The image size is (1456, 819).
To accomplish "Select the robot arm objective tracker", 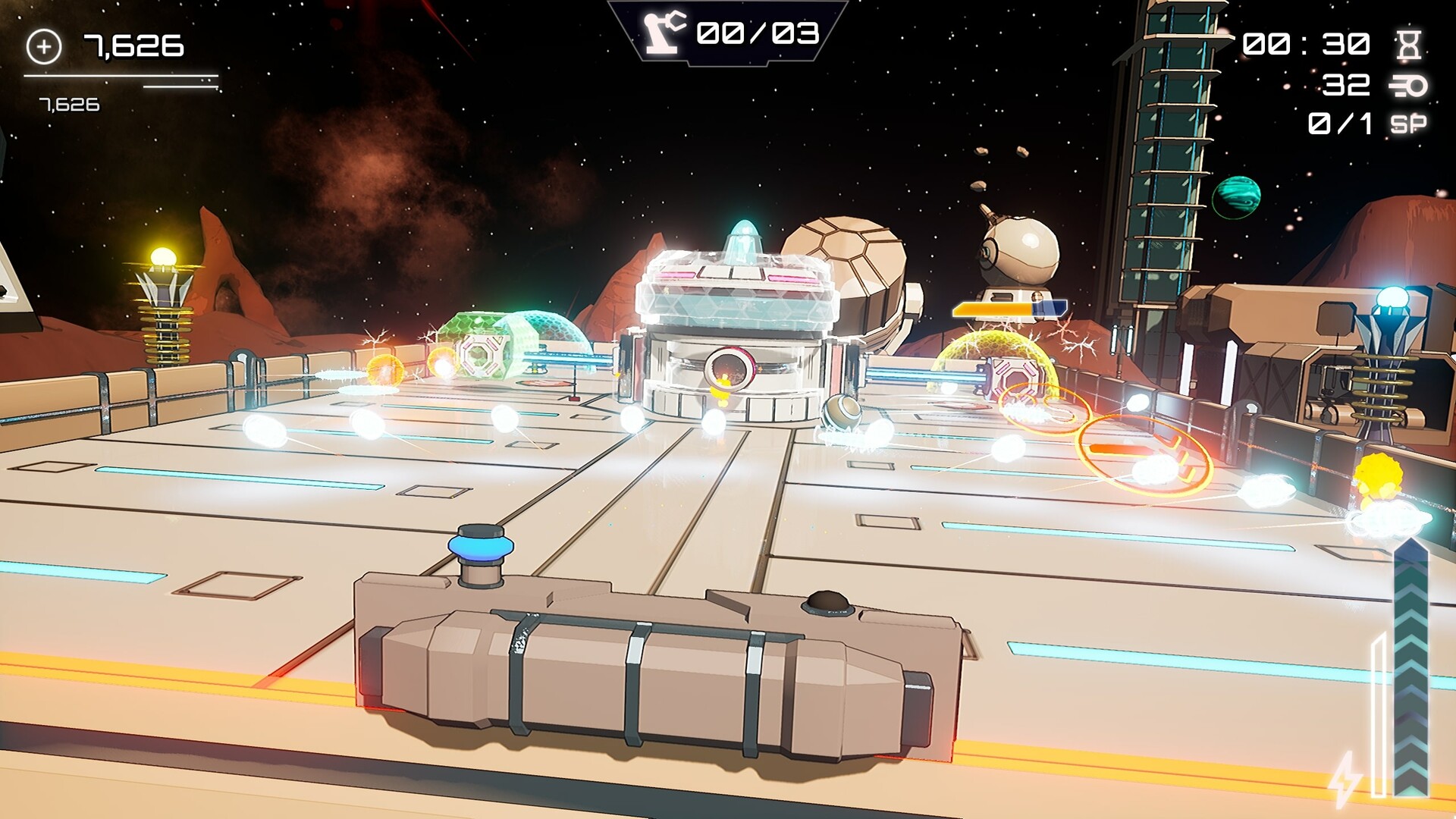I will click(x=664, y=33).
